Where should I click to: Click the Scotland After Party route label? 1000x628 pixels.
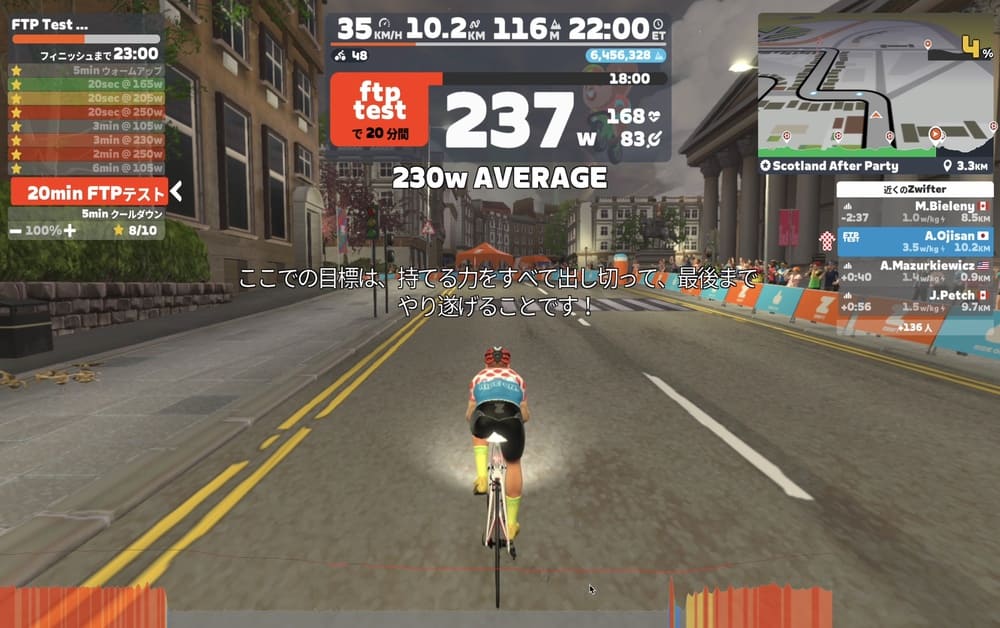(x=830, y=166)
